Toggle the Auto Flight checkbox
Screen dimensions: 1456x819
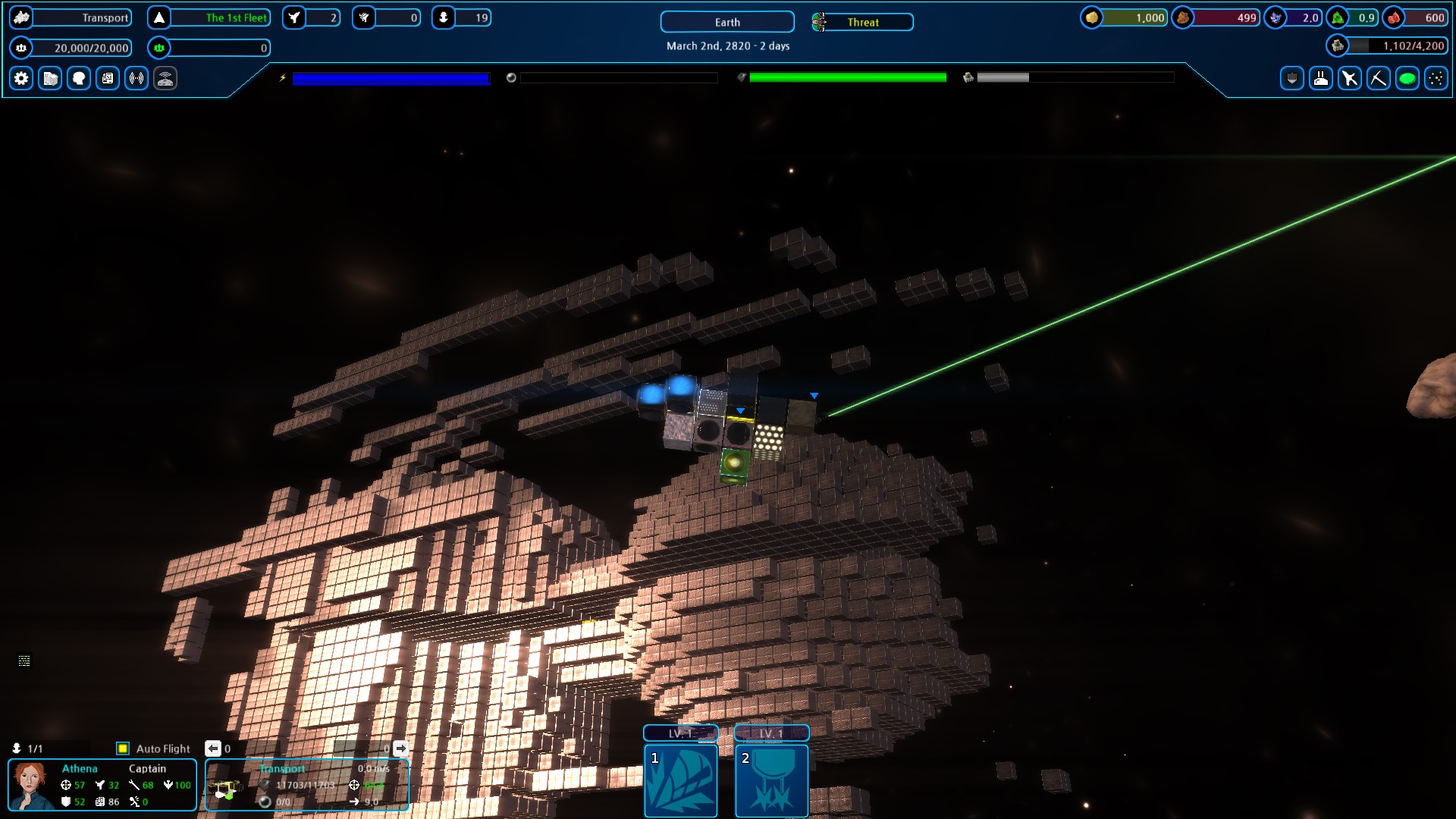123,748
